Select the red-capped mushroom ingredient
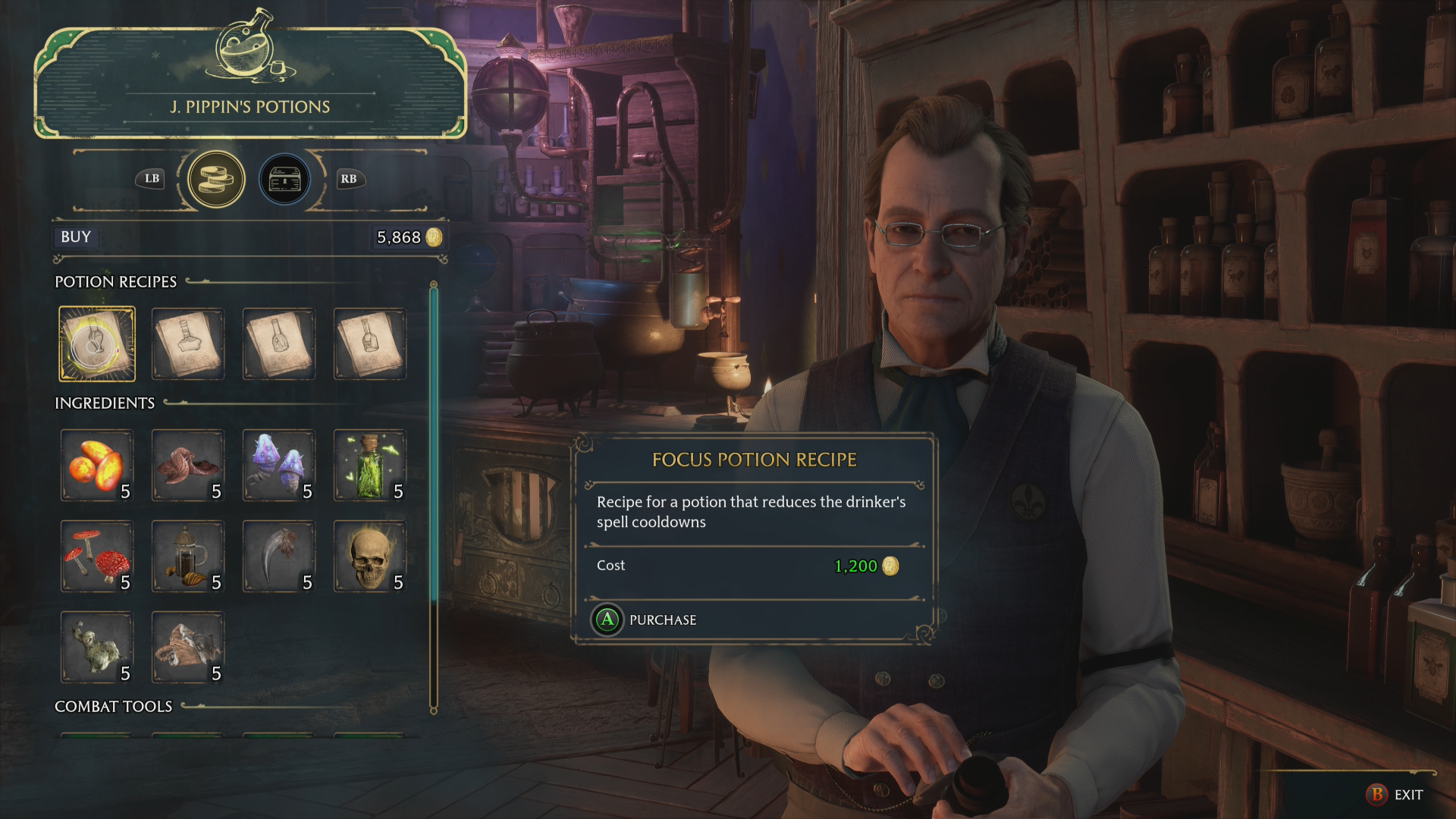1456x819 pixels. click(x=97, y=556)
